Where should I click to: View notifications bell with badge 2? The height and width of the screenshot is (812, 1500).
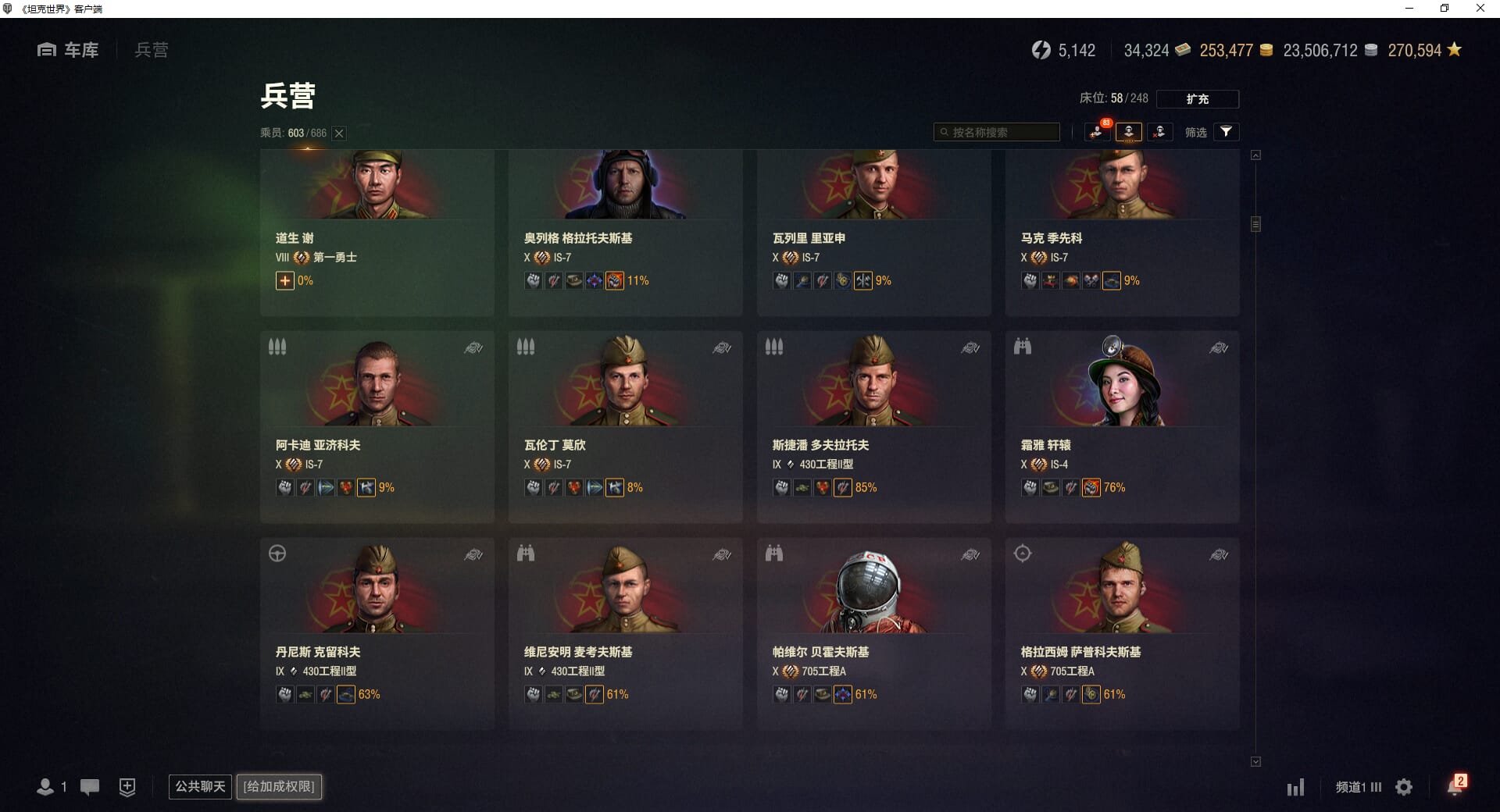1455,786
